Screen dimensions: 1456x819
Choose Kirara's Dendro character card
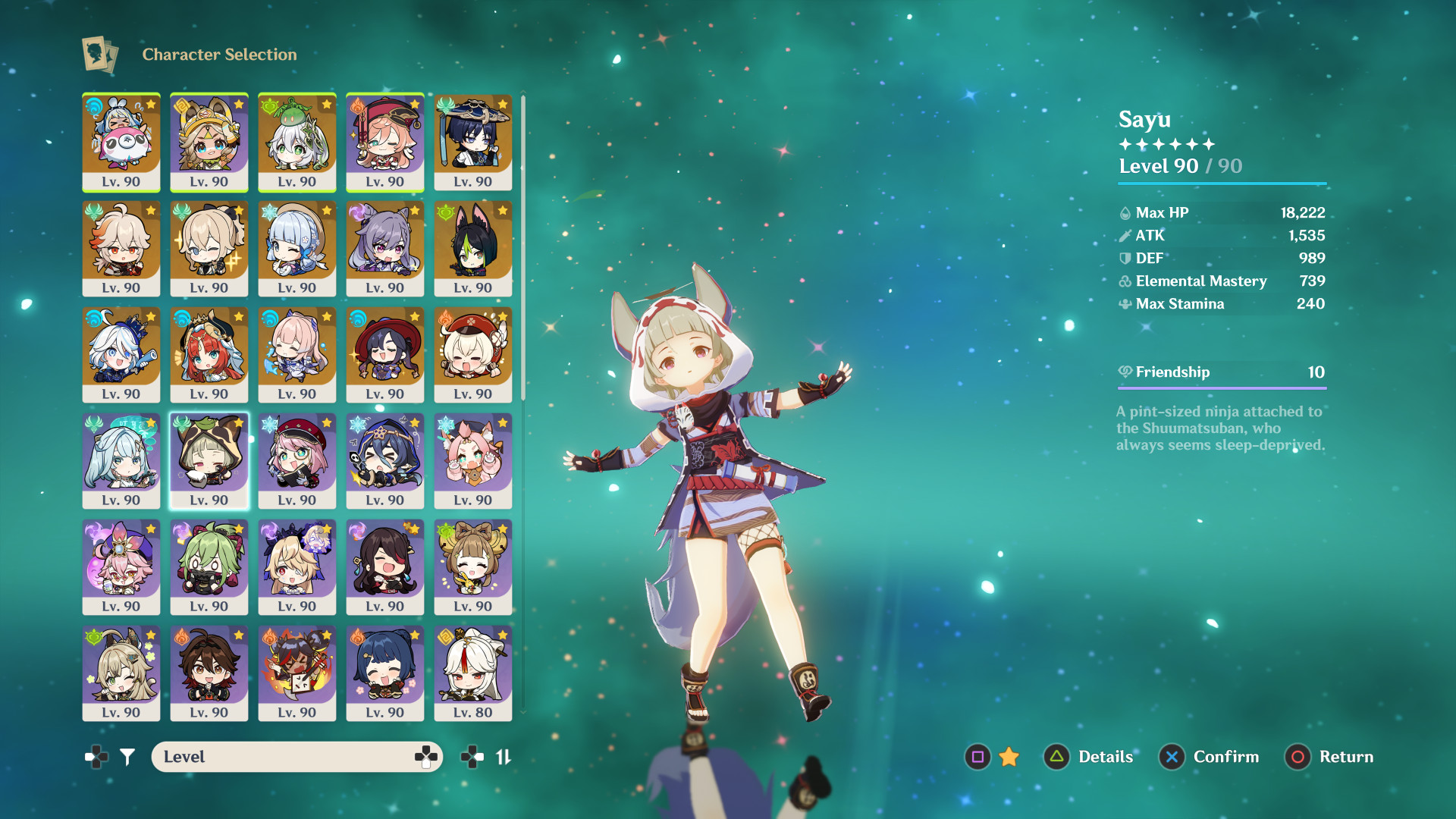pos(121,673)
